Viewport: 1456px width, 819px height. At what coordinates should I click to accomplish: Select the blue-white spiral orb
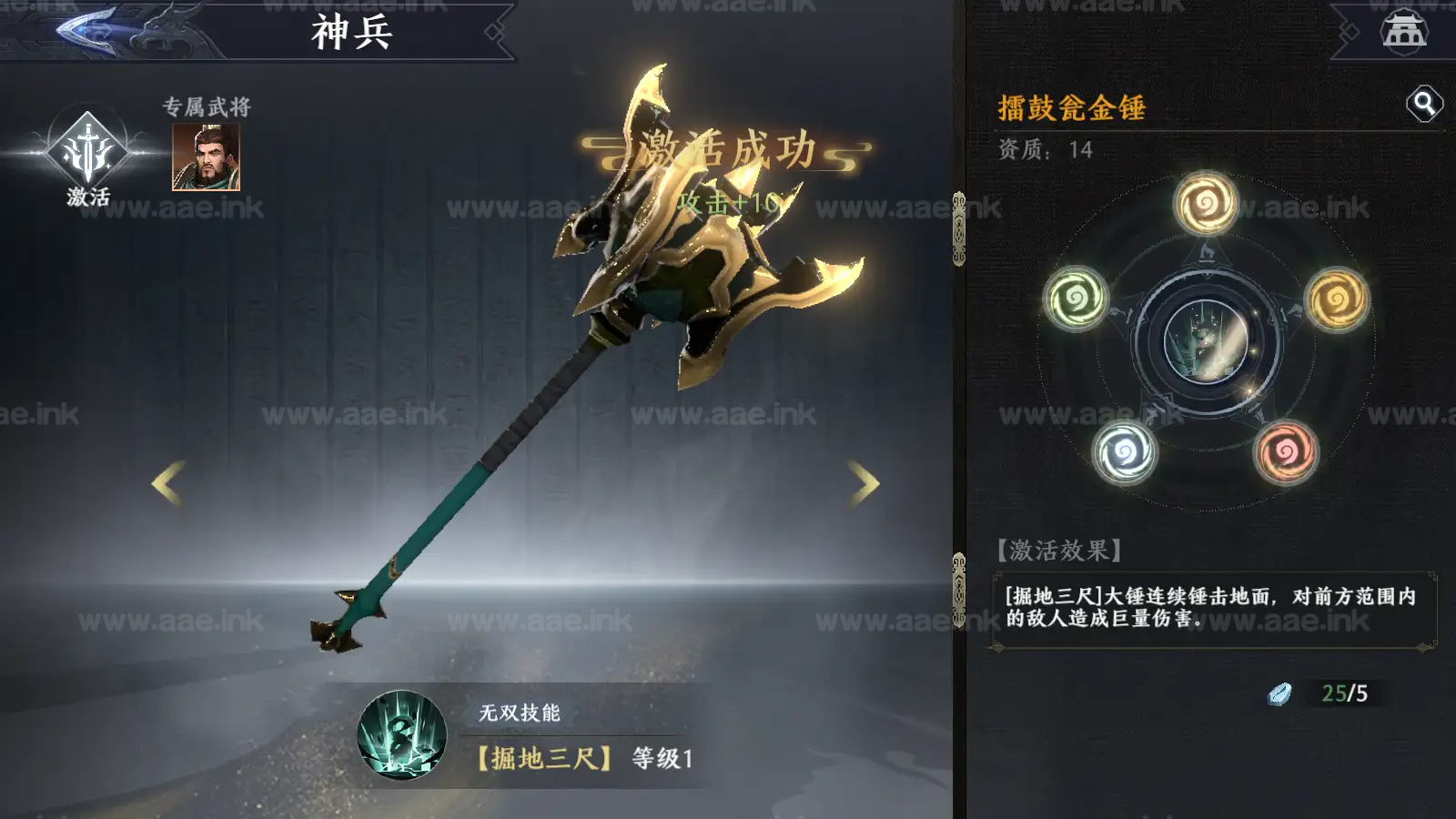click(1125, 452)
